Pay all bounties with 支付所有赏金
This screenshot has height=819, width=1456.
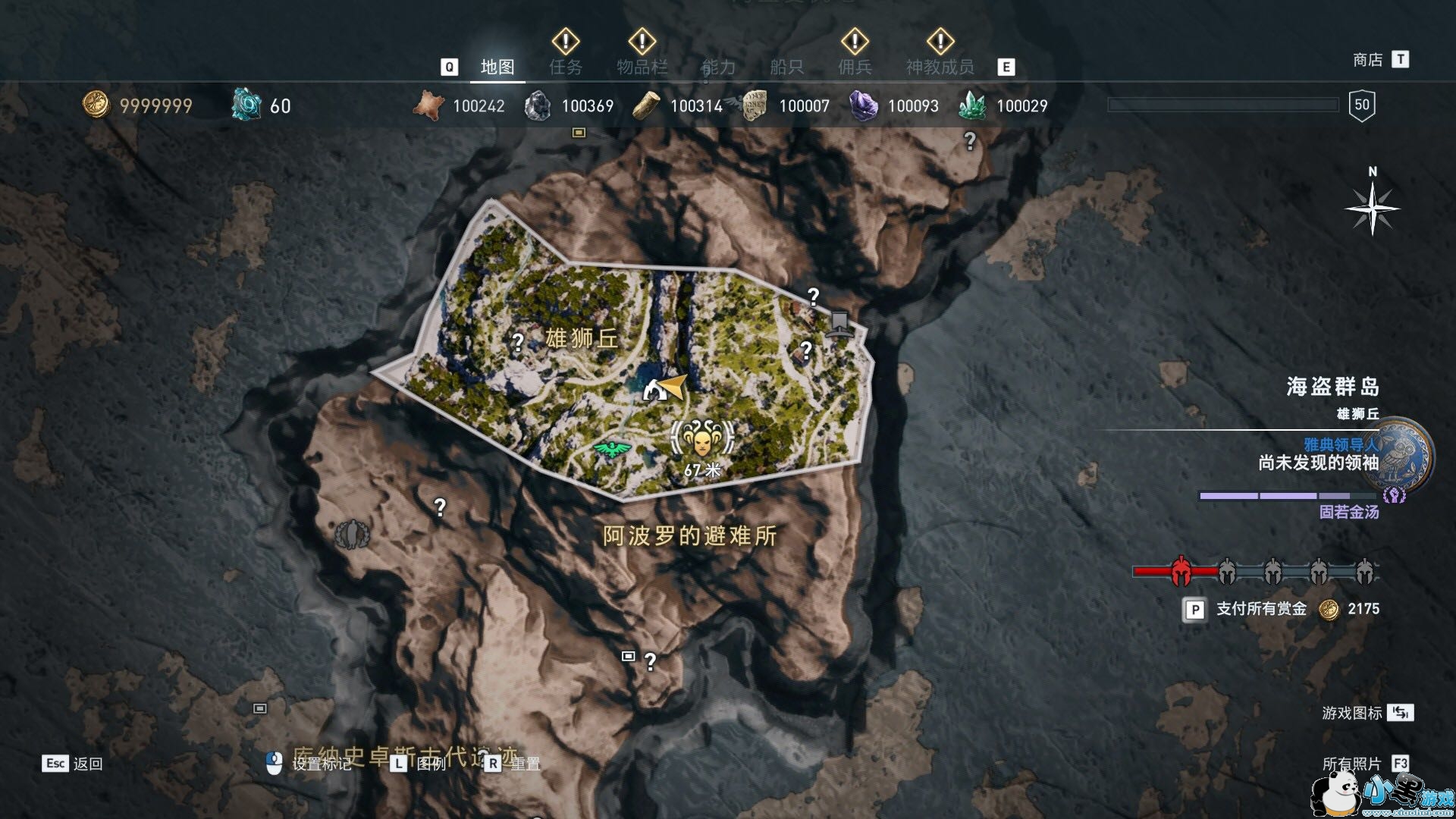pyautogui.click(x=1260, y=609)
